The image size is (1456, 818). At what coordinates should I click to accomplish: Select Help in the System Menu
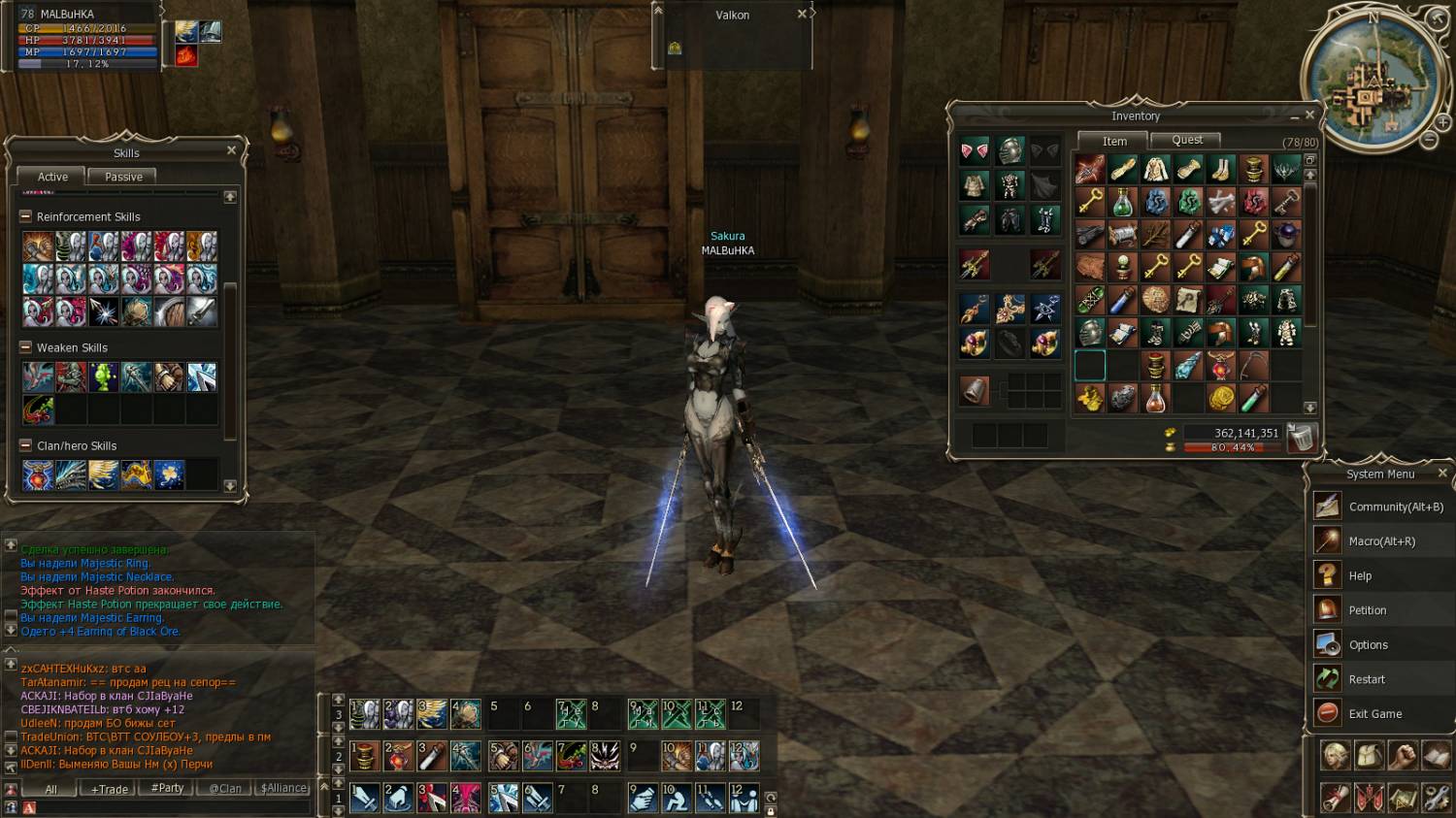[1360, 576]
